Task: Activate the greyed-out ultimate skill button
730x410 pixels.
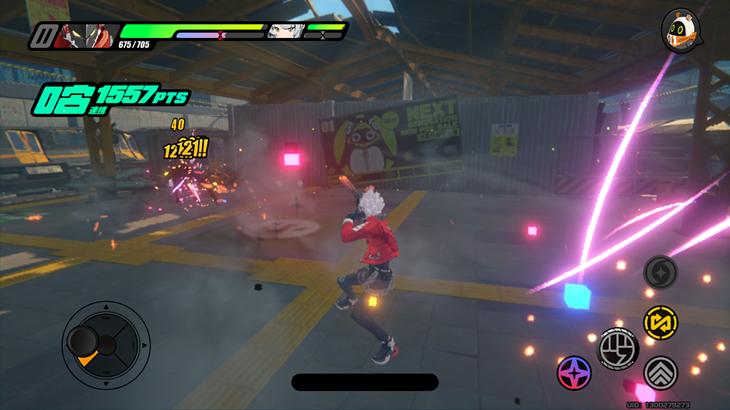Action: [659, 271]
